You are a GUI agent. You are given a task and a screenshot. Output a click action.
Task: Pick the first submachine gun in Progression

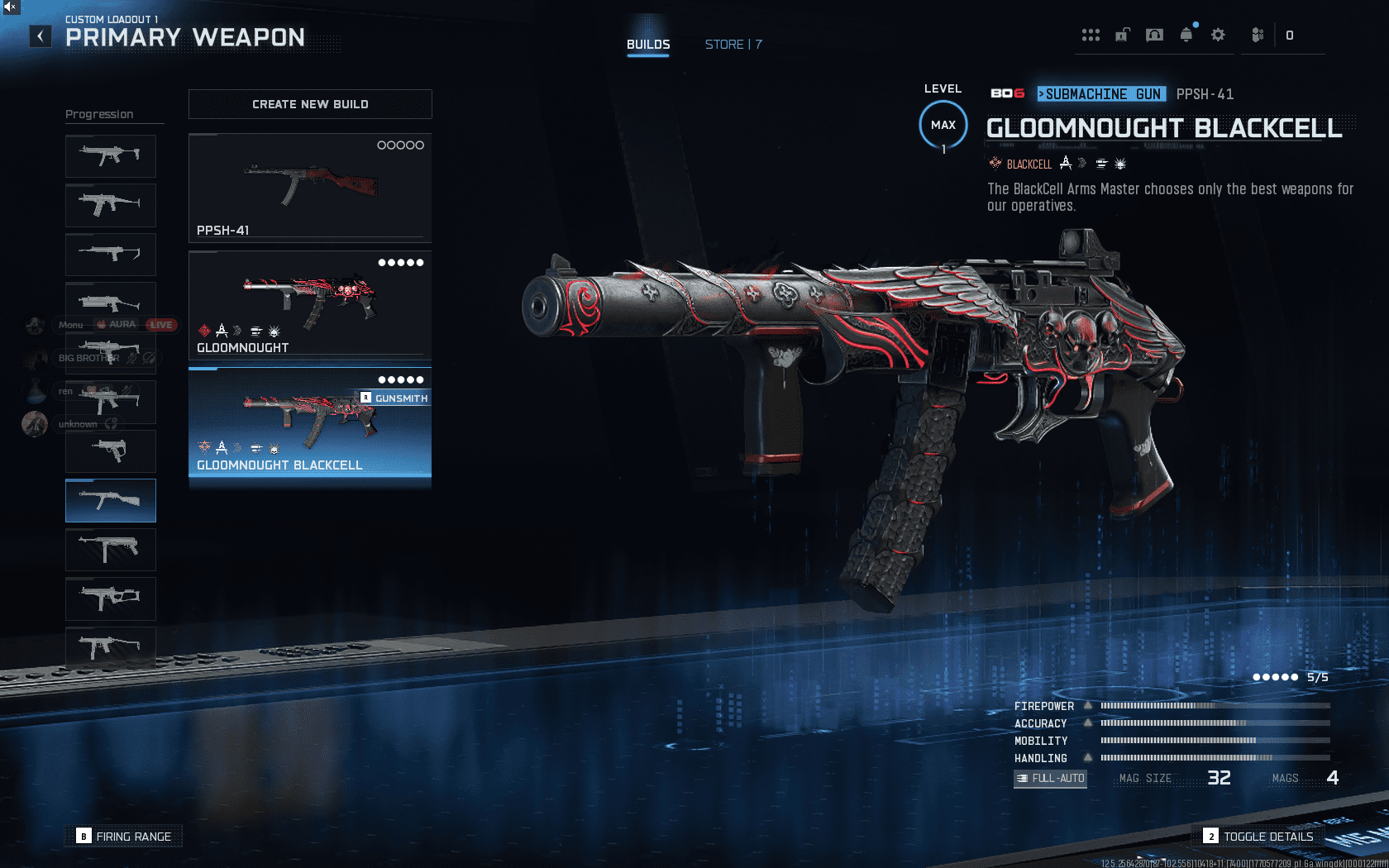tap(111, 155)
